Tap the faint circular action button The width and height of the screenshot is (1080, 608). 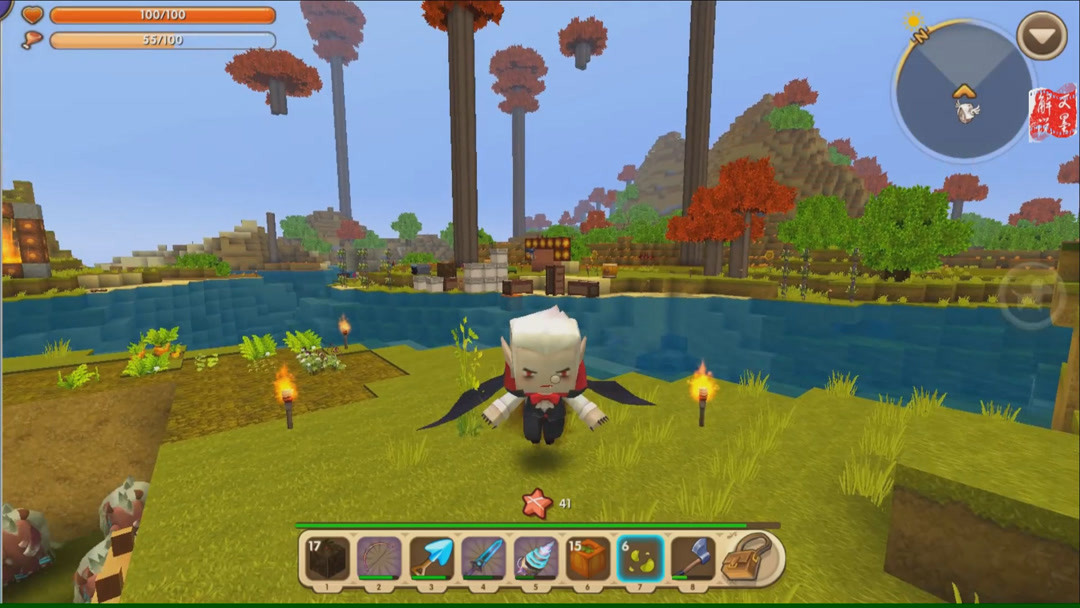pos(1032,296)
